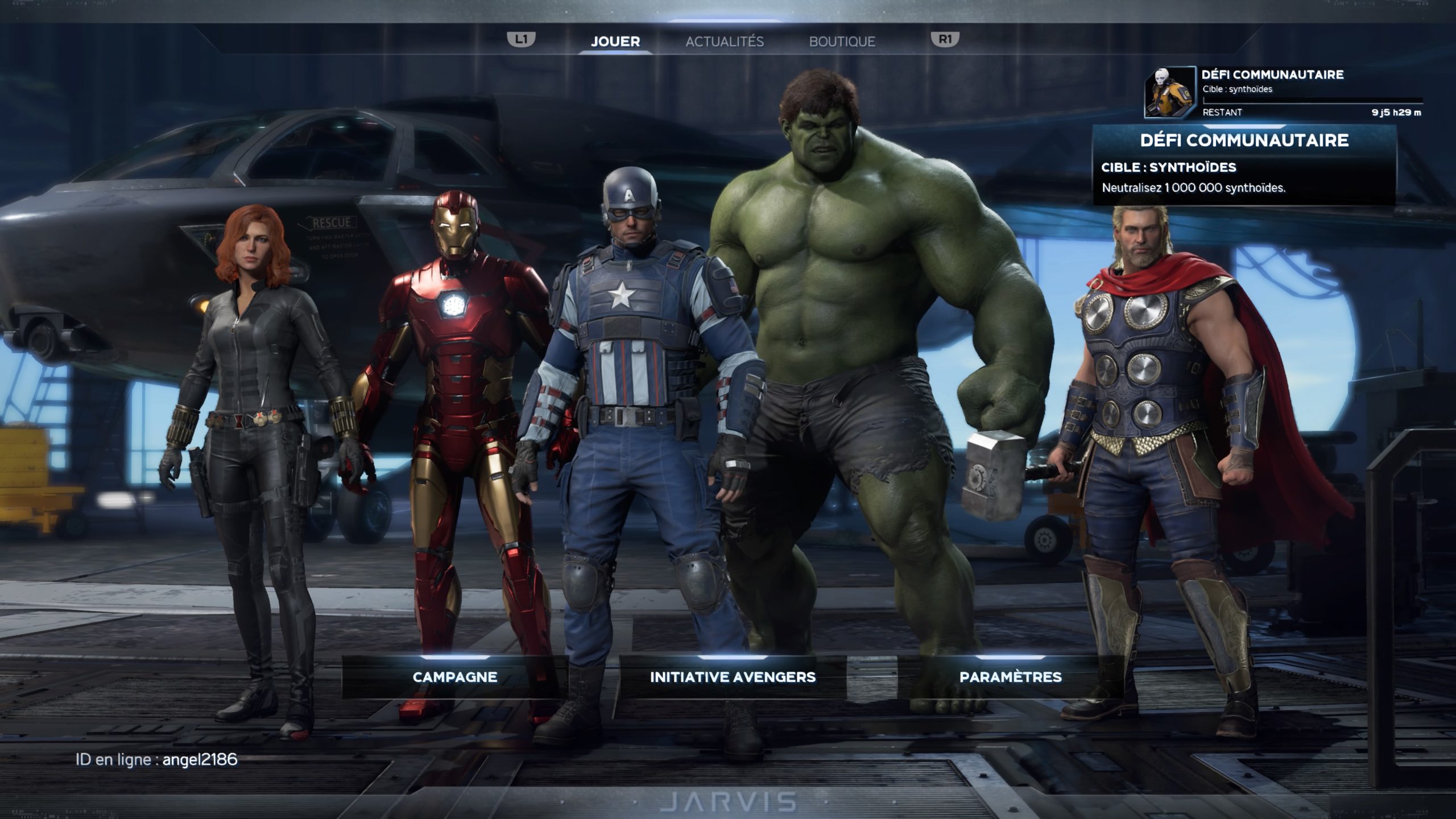
Task: Switch to the Jouer tab
Action: (615, 42)
